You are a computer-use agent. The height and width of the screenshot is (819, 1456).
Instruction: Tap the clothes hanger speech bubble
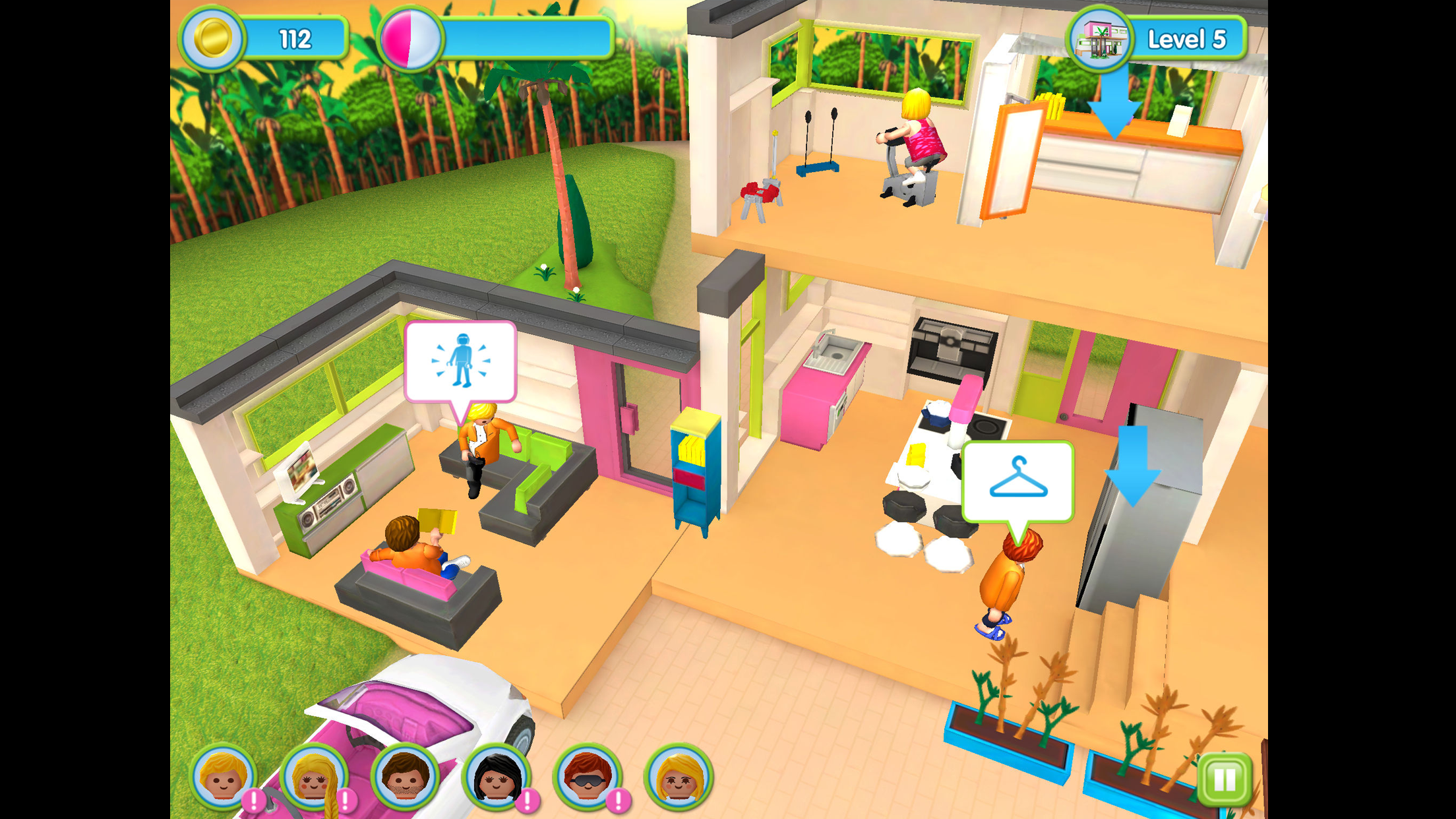tap(1018, 481)
